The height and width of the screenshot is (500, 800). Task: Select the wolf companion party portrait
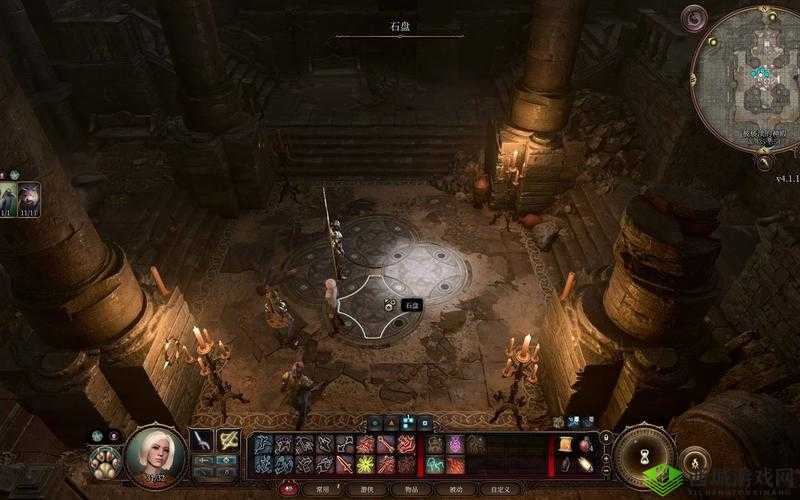click(29, 195)
